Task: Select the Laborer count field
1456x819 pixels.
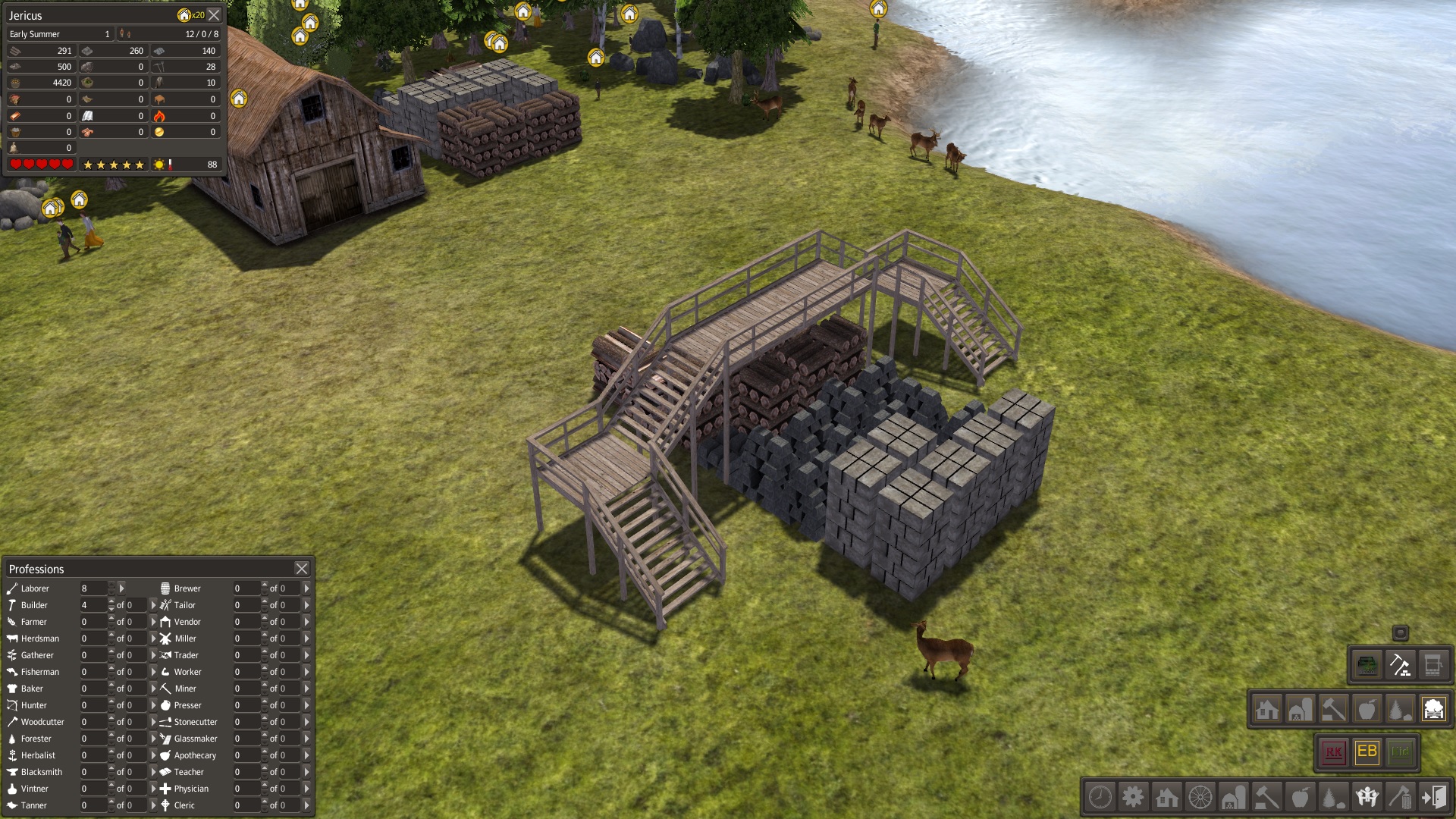Action: [93, 588]
